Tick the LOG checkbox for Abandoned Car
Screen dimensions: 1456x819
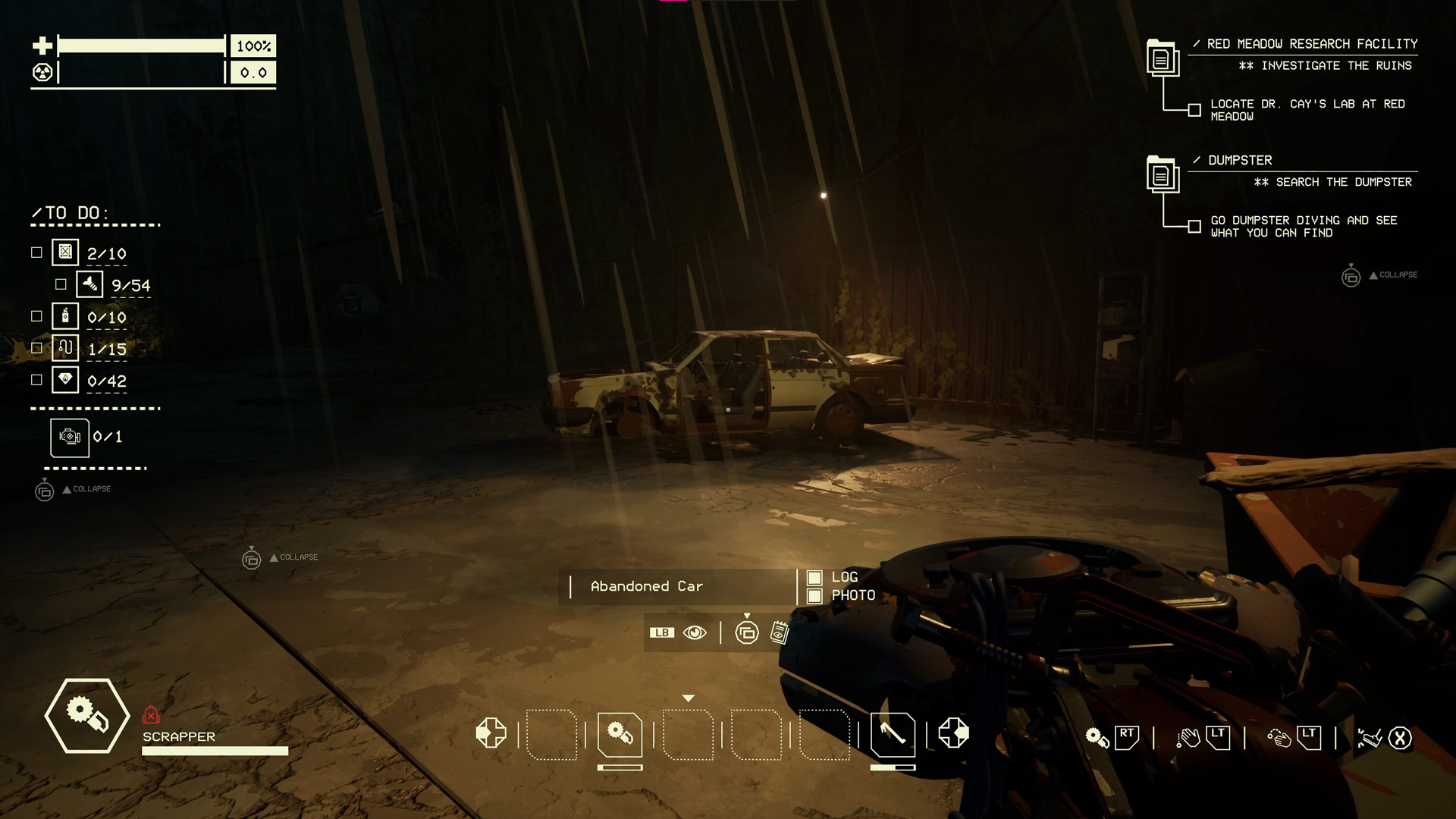[814, 578]
